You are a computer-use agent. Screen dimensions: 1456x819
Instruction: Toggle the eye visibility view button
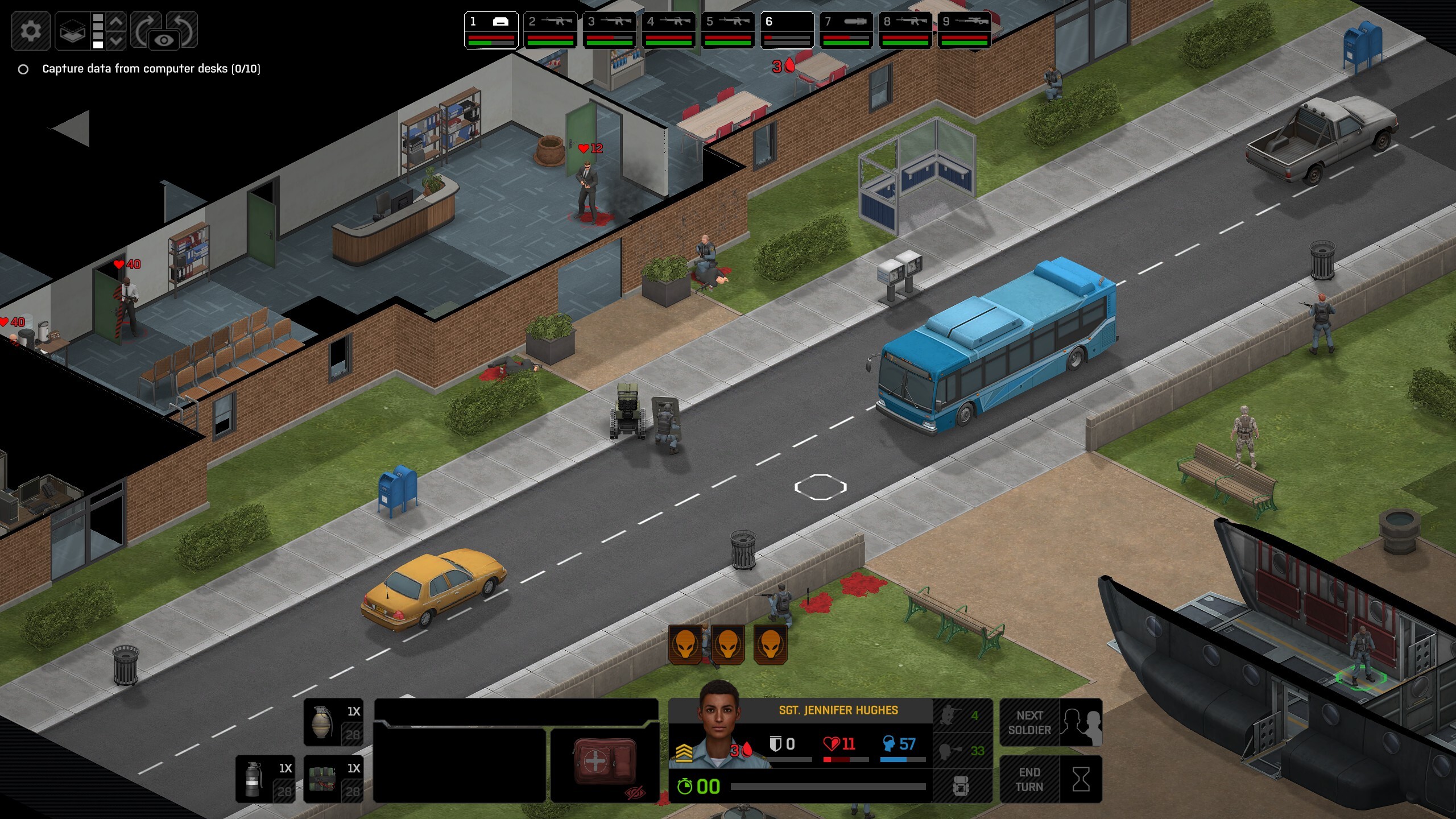164,40
